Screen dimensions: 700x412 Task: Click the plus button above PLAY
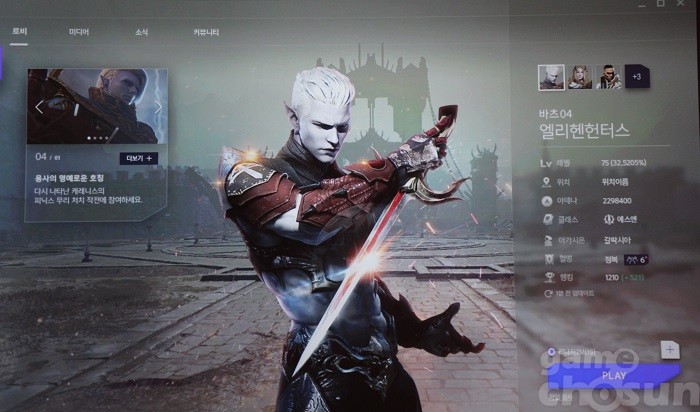click(x=670, y=349)
